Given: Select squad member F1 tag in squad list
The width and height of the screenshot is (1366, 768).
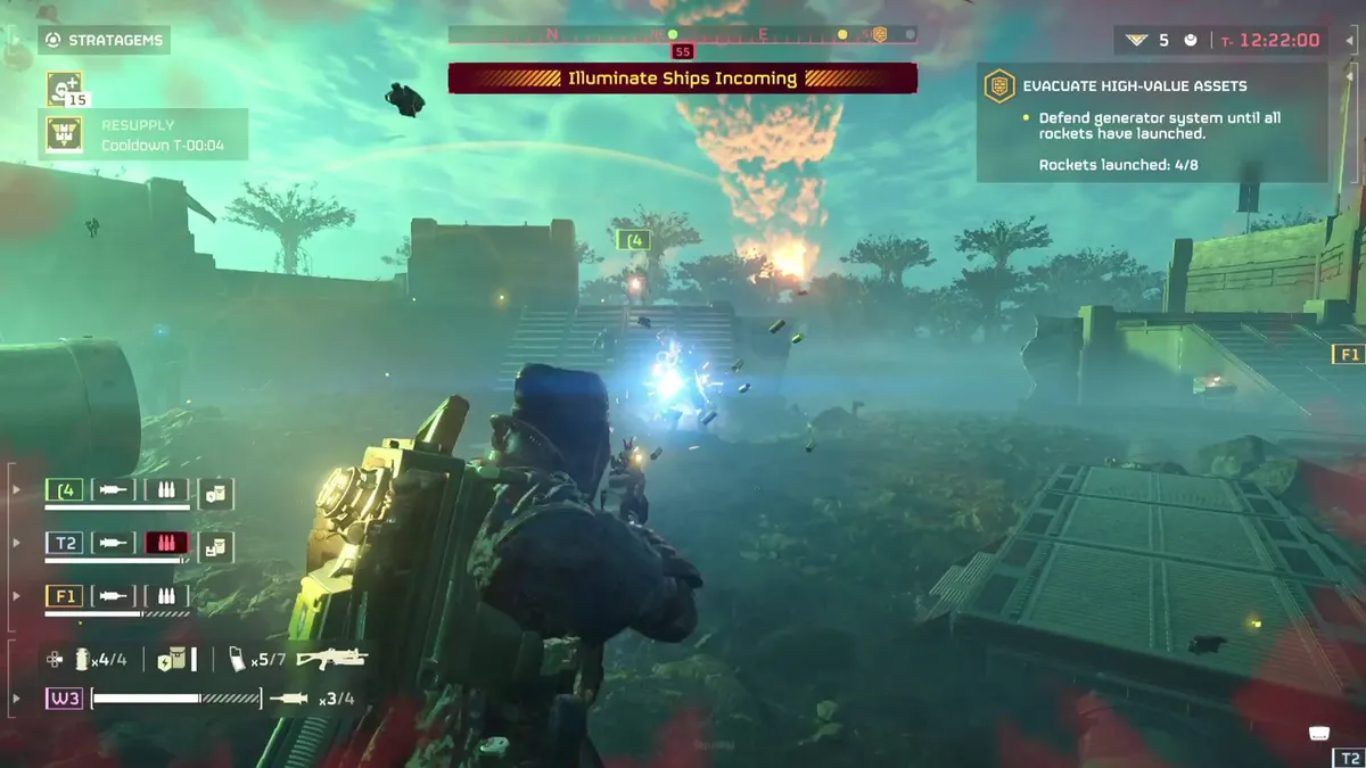Looking at the screenshot, I should click(64, 596).
